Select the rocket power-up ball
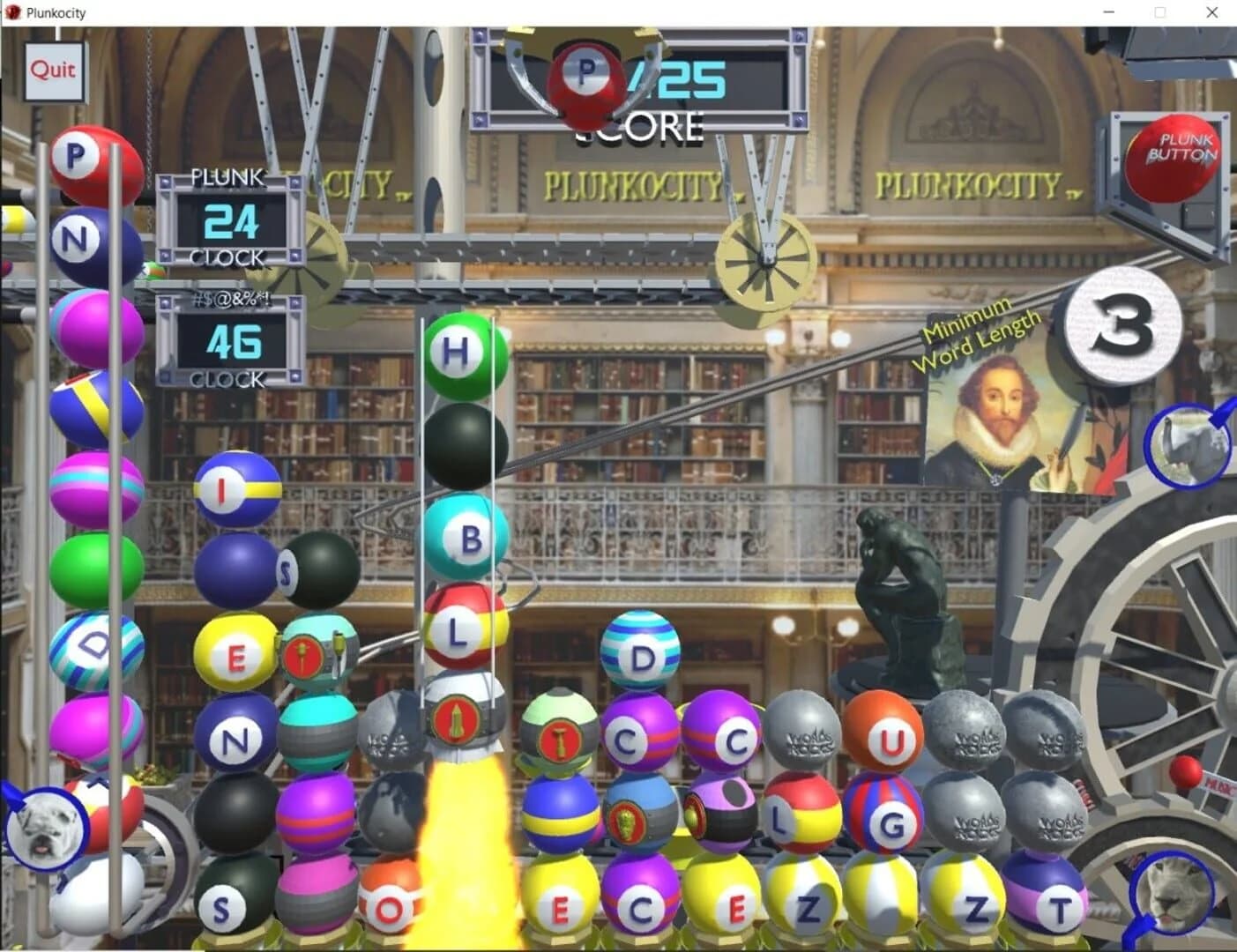 (458, 721)
